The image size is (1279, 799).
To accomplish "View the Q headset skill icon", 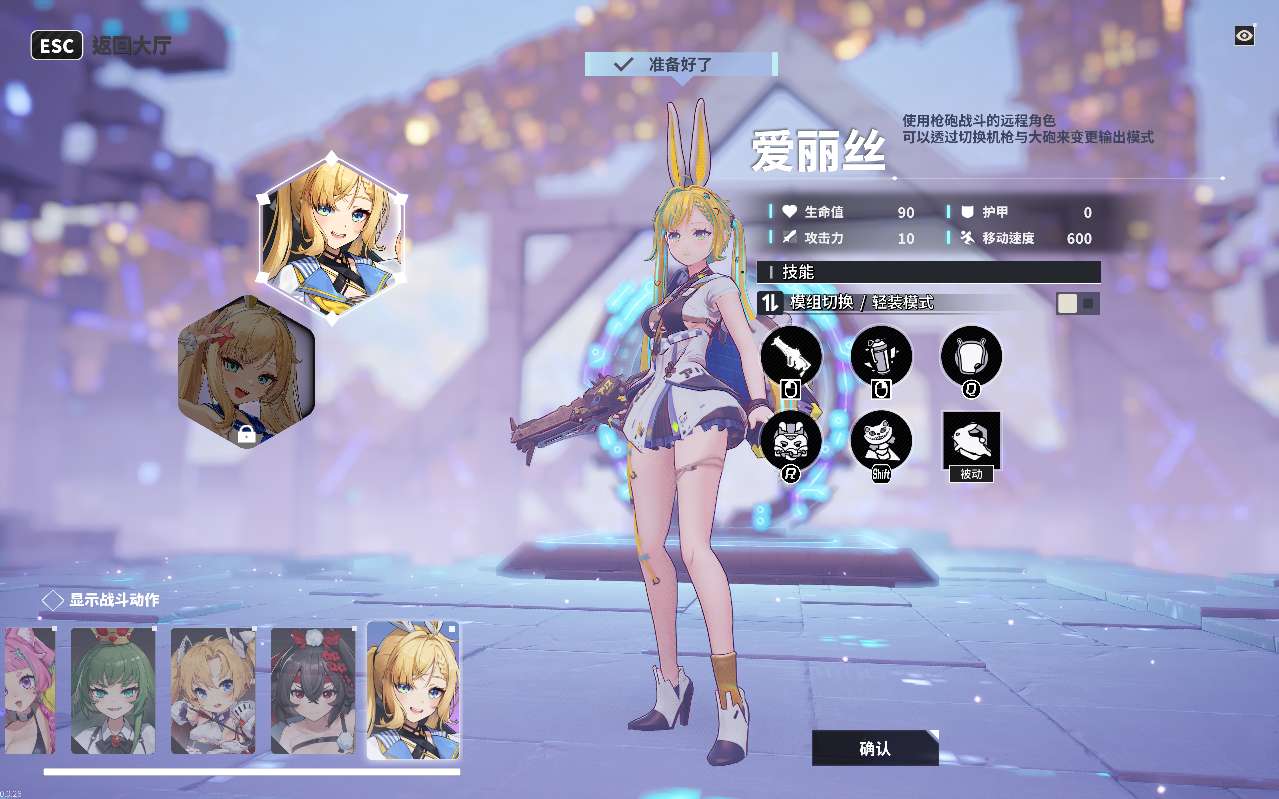I will [x=971, y=356].
